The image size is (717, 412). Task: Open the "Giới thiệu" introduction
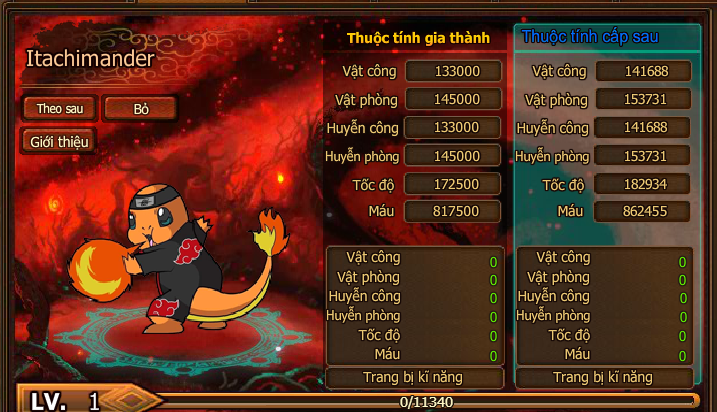58,141
